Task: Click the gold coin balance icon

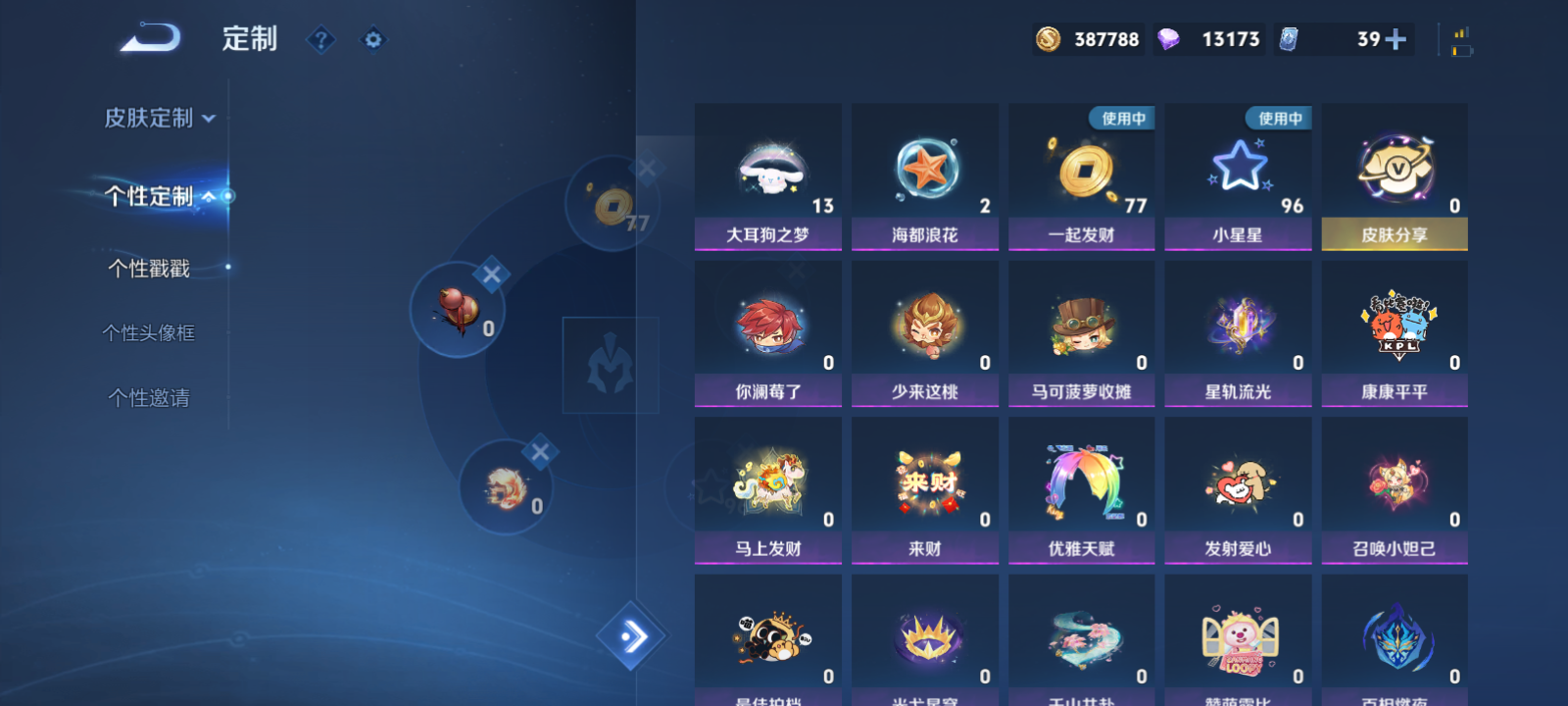Action: pyautogui.click(x=1048, y=40)
